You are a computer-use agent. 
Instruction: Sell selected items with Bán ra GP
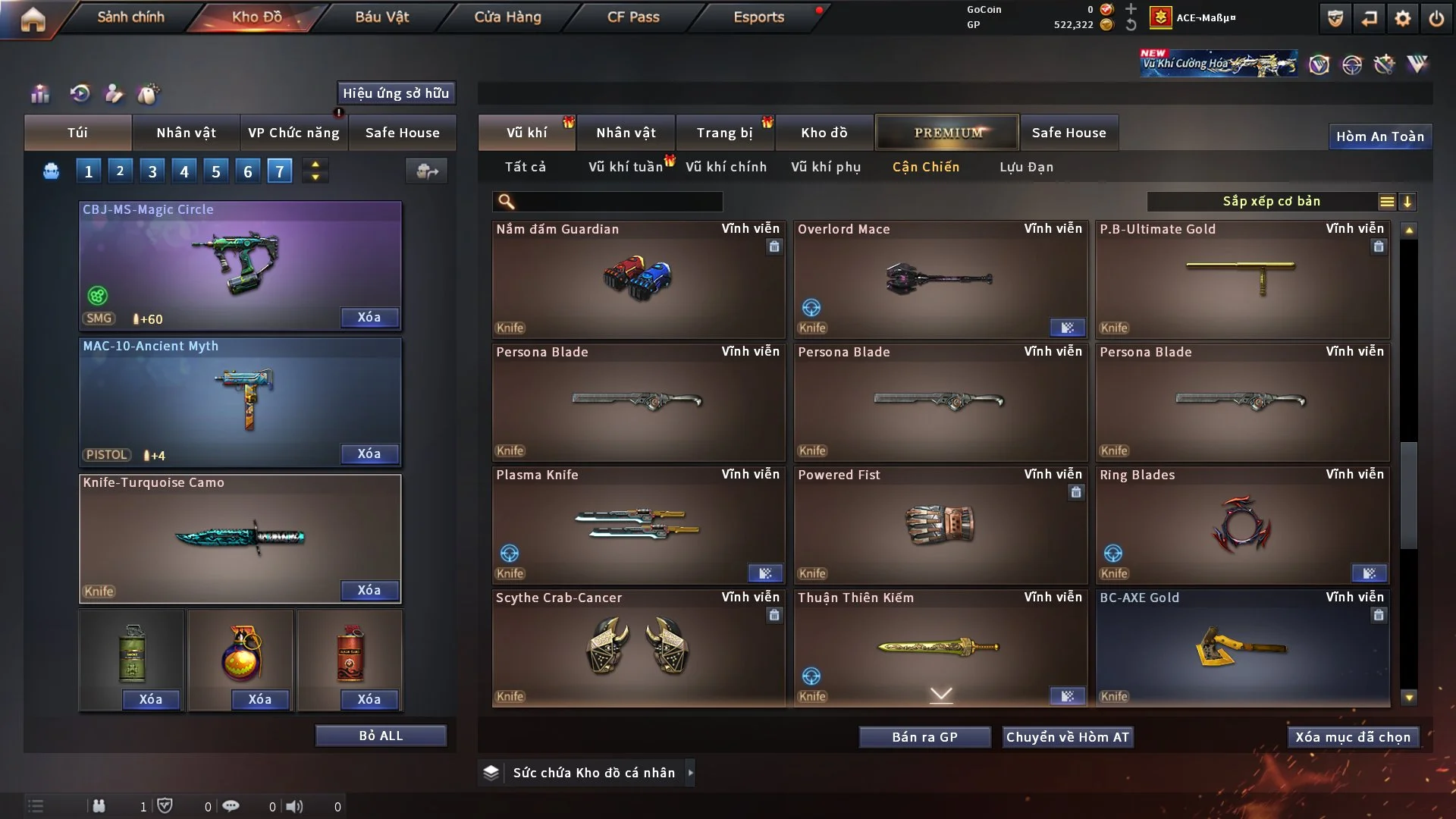click(924, 737)
